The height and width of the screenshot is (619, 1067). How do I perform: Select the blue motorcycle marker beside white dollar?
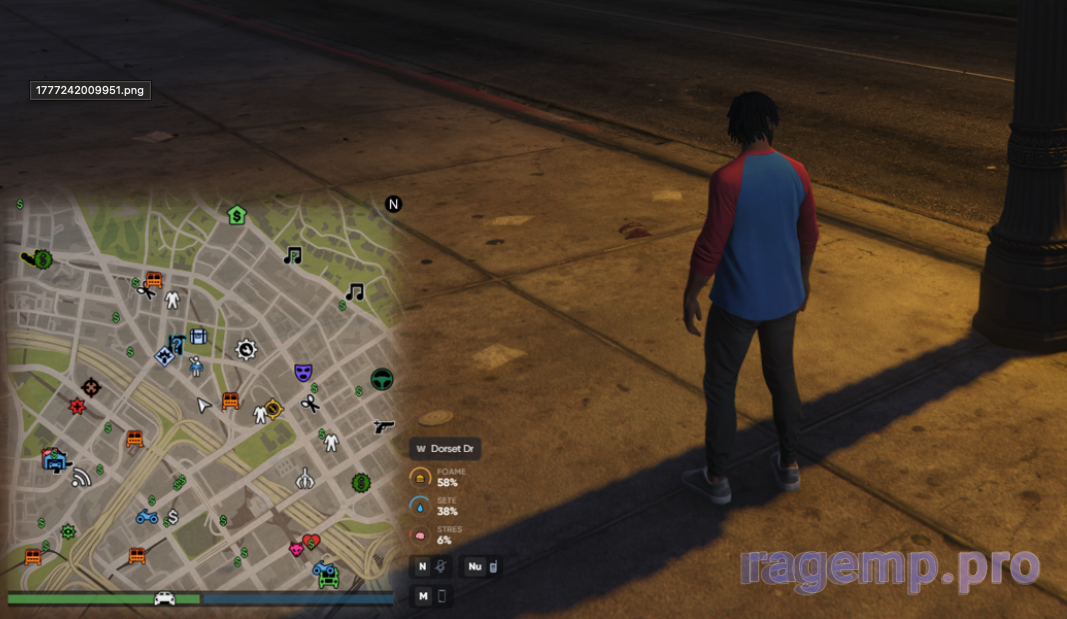[x=147, y=517]
